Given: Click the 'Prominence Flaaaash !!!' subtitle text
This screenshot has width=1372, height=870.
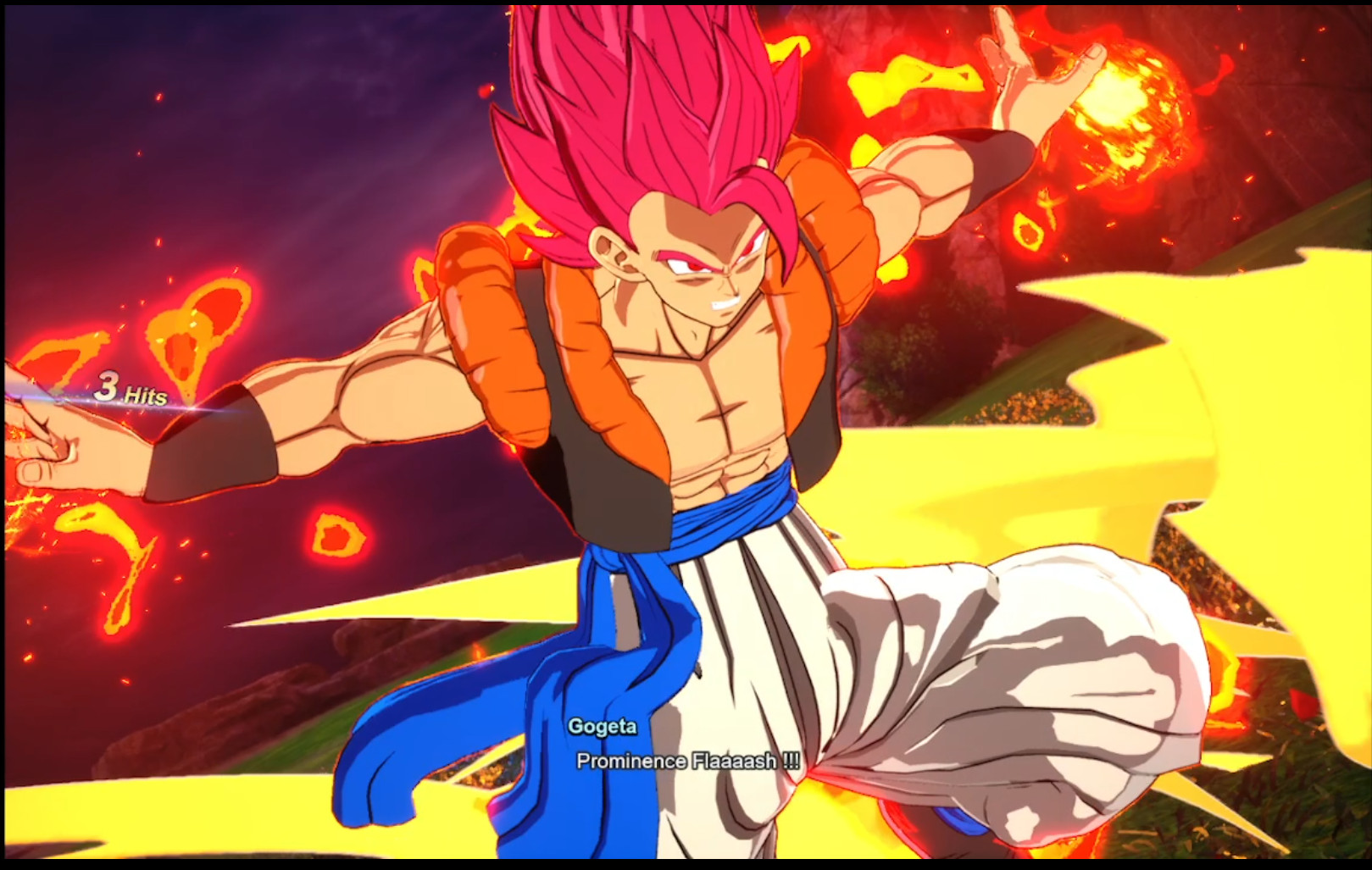Looking at the screenshot, I should (x=688, y=762).
